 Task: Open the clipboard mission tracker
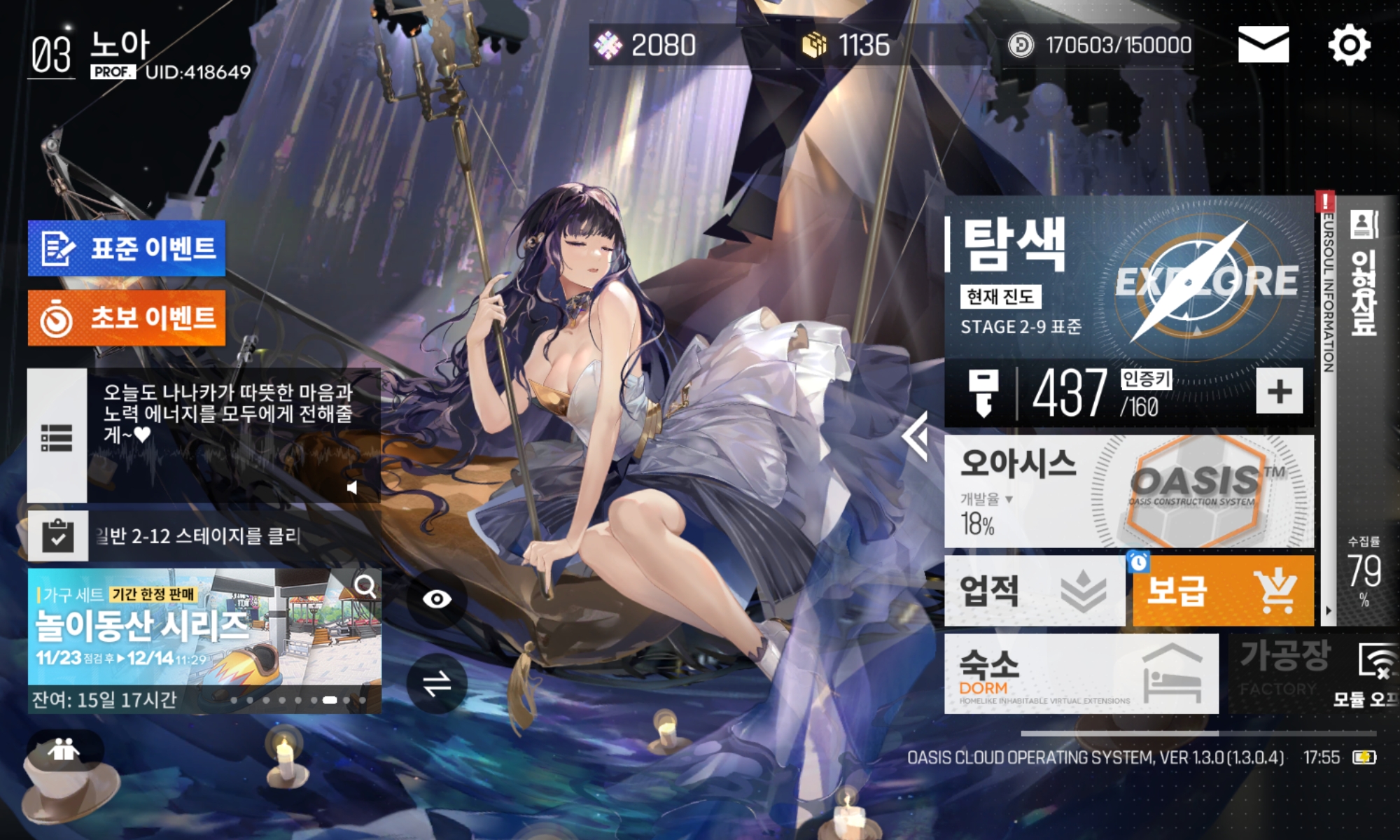click(x=58, y=536)
